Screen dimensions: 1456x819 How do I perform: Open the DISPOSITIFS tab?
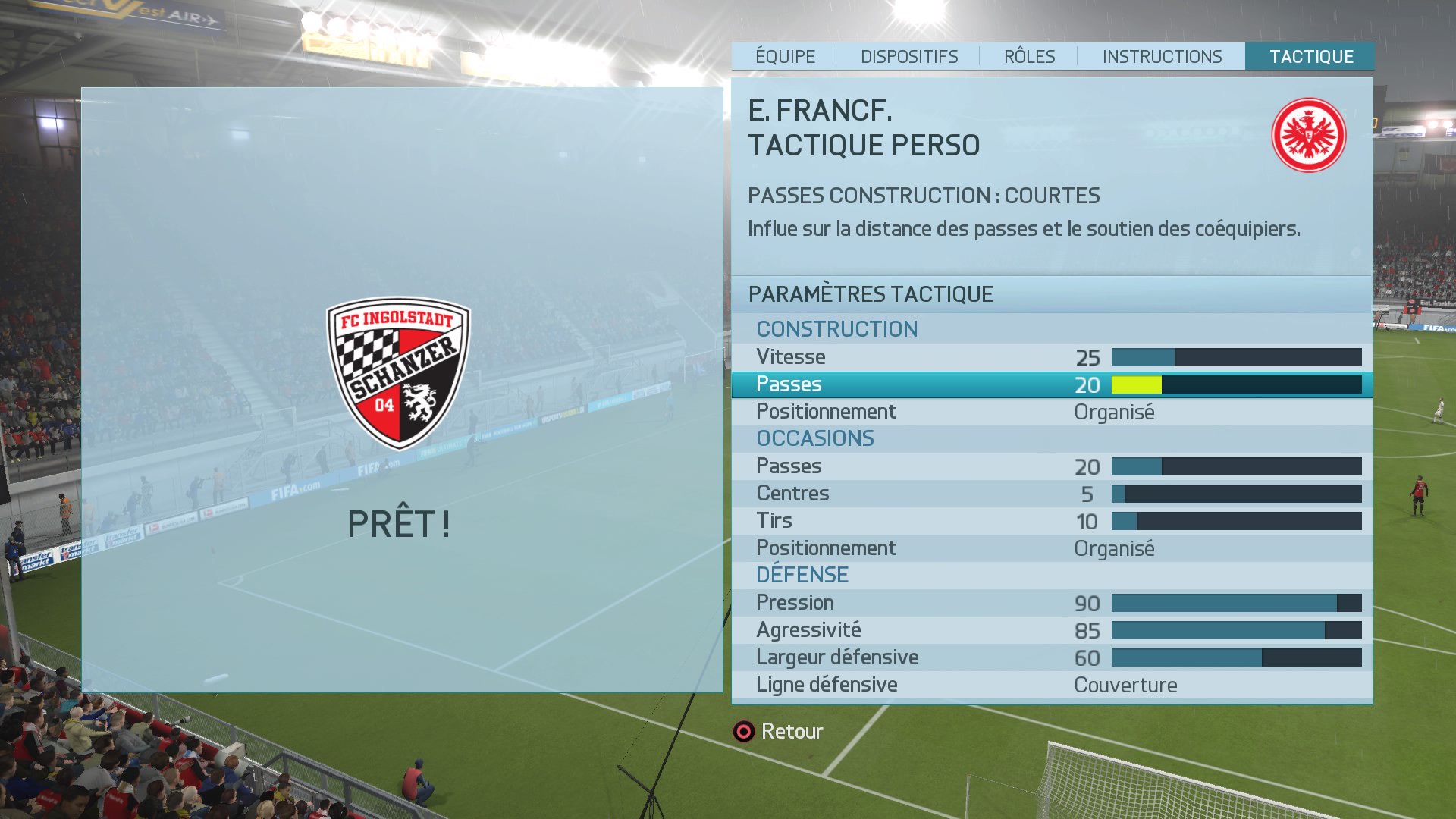(908, 57)
